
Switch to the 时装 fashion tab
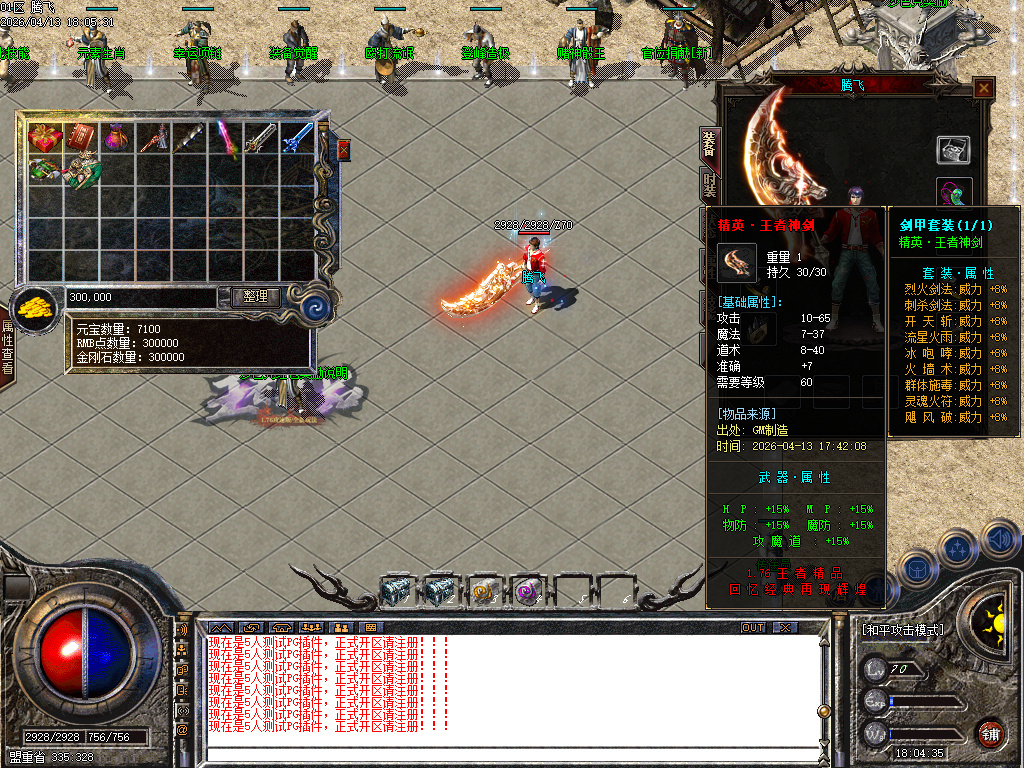tap(709, 185)
